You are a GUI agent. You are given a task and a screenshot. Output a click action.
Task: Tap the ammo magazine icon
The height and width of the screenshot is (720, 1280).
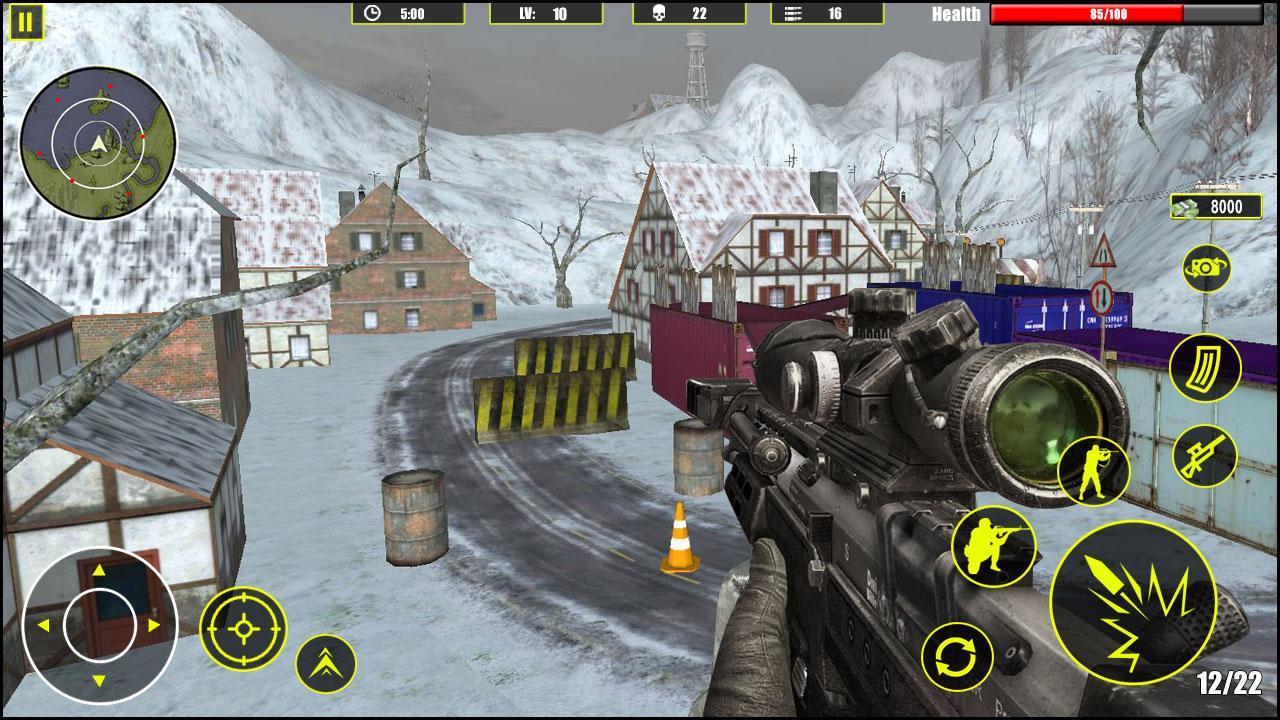(1204, 368)
